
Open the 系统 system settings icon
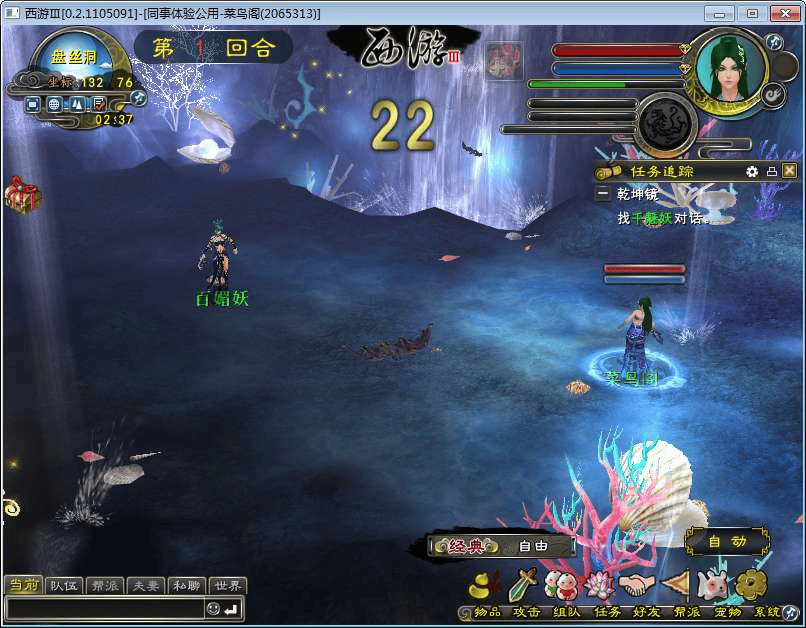tap(752, 585)
